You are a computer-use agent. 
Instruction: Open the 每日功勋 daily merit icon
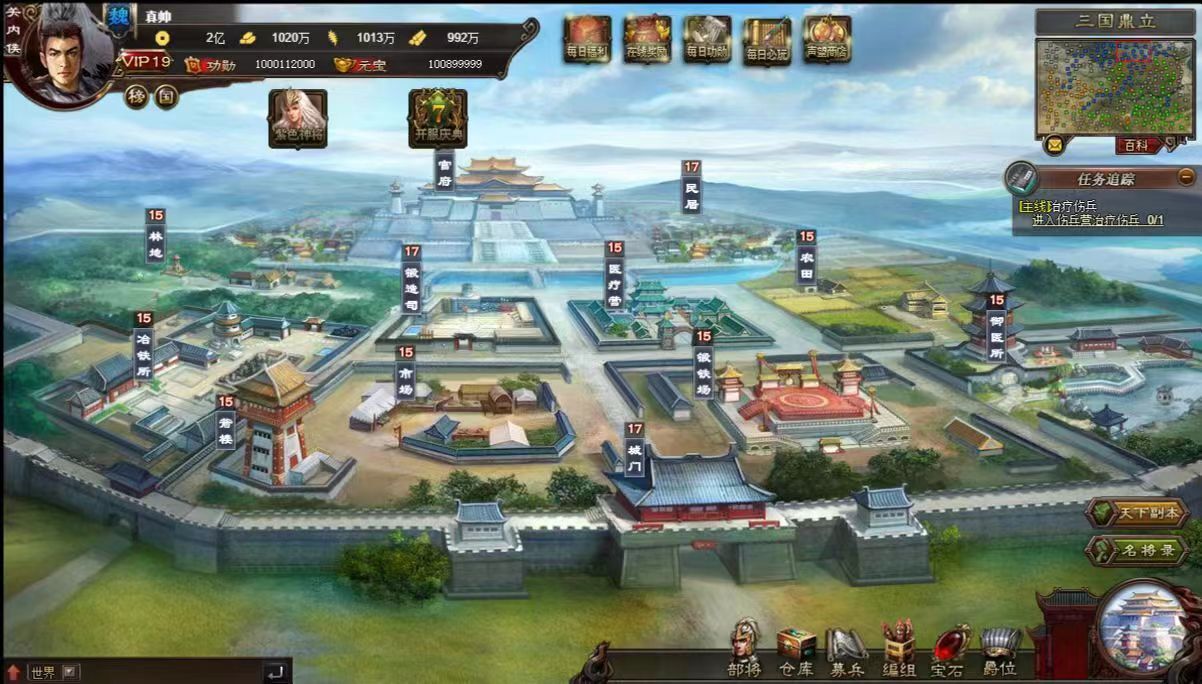(707, 39)
